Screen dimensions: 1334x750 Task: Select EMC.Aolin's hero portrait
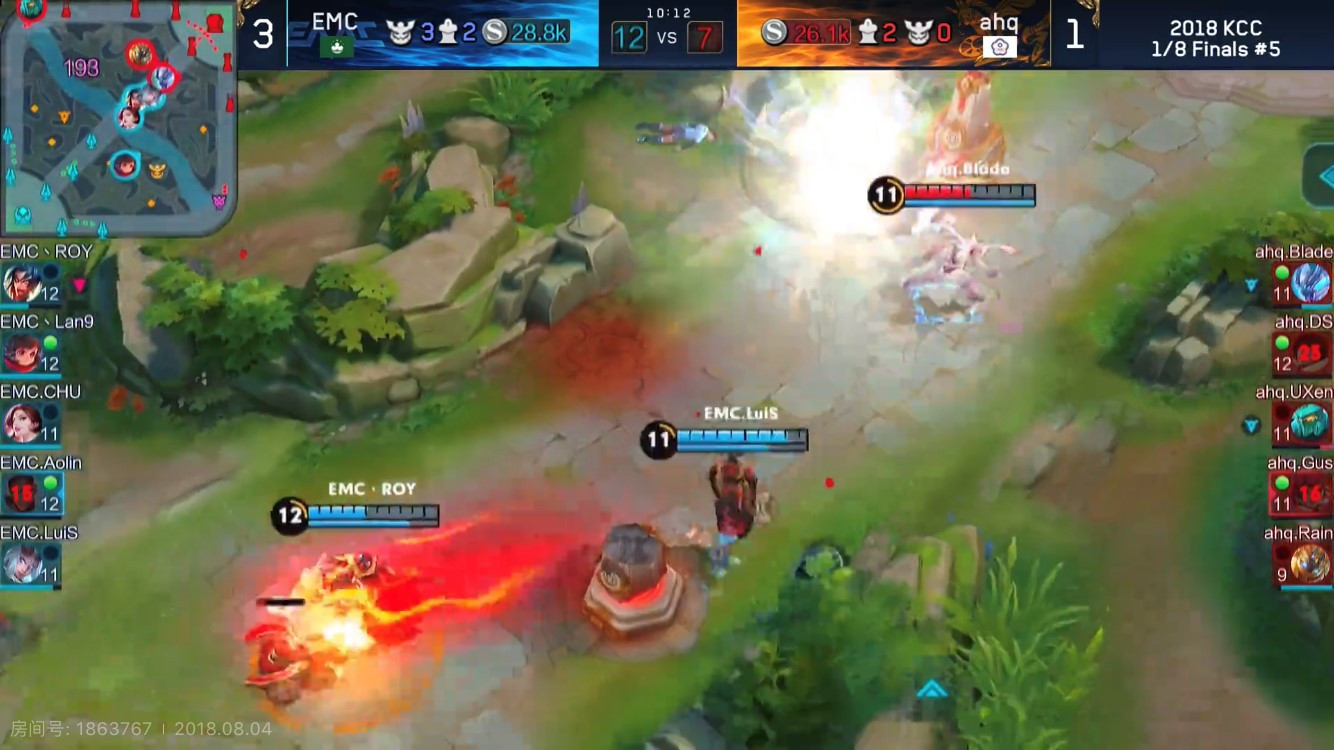[22, 494]
